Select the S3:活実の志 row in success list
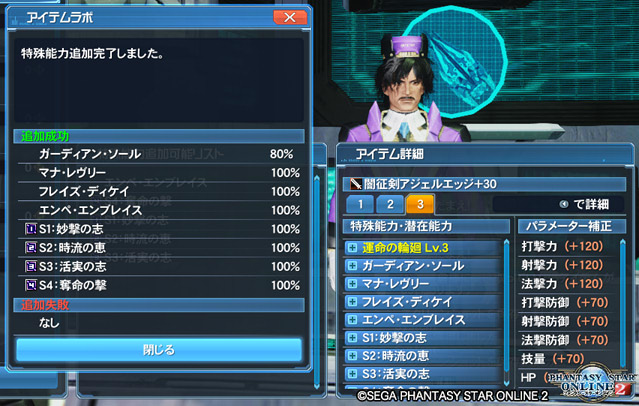This screenshot has width=639, height=406. pyautogui.click(x=160, y=266)
